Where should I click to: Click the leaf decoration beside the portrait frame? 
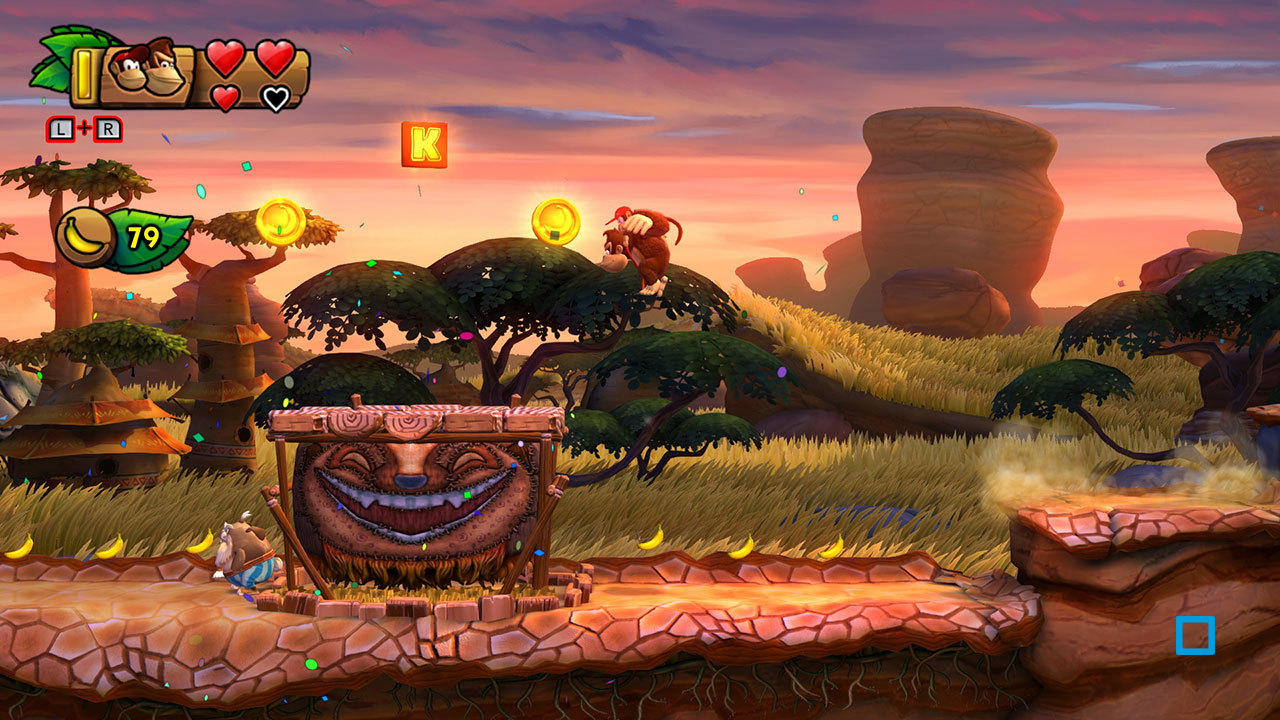coord(55,60)
